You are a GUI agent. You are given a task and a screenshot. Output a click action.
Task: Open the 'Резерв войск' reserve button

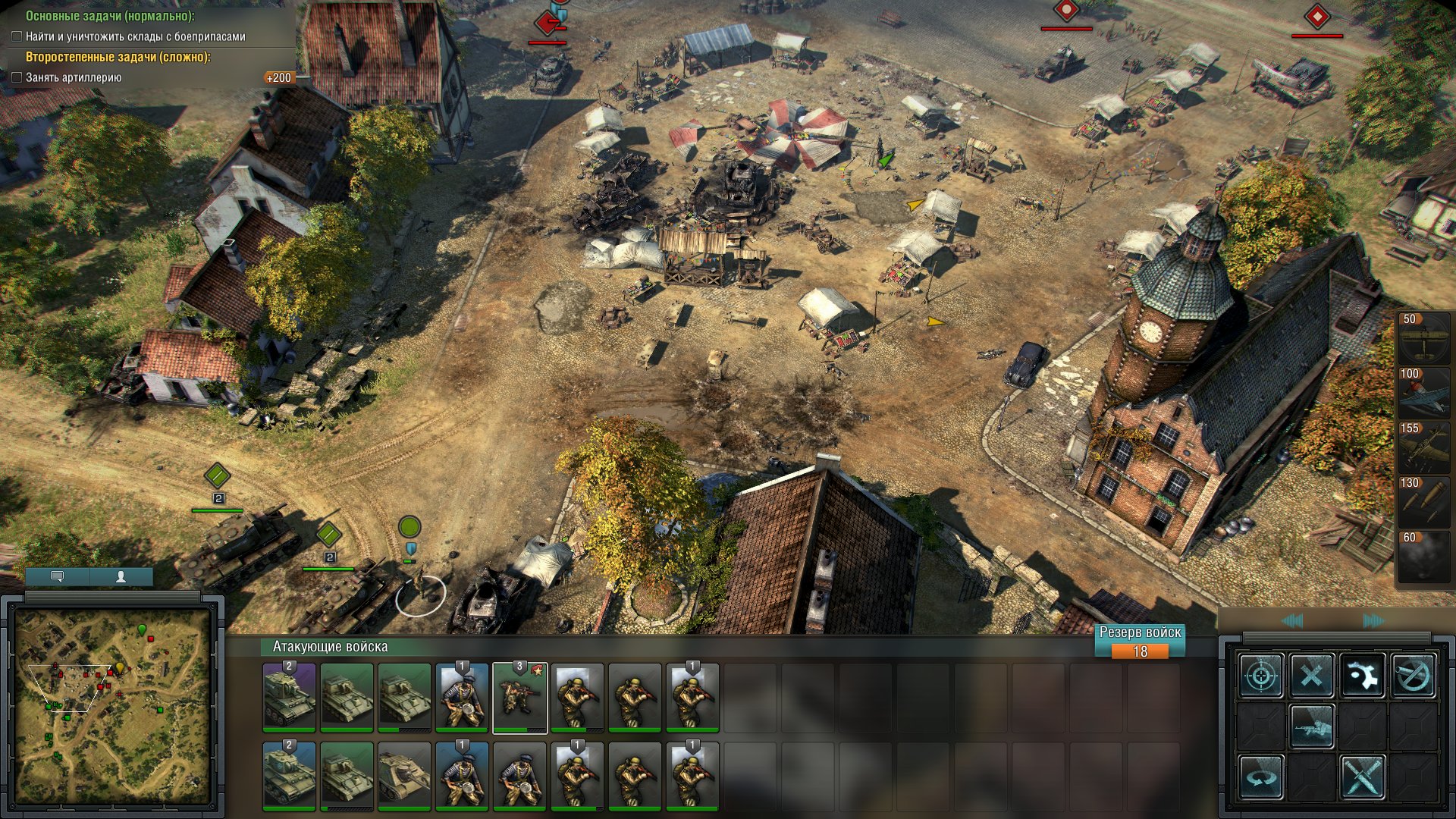coord(1140,641)
